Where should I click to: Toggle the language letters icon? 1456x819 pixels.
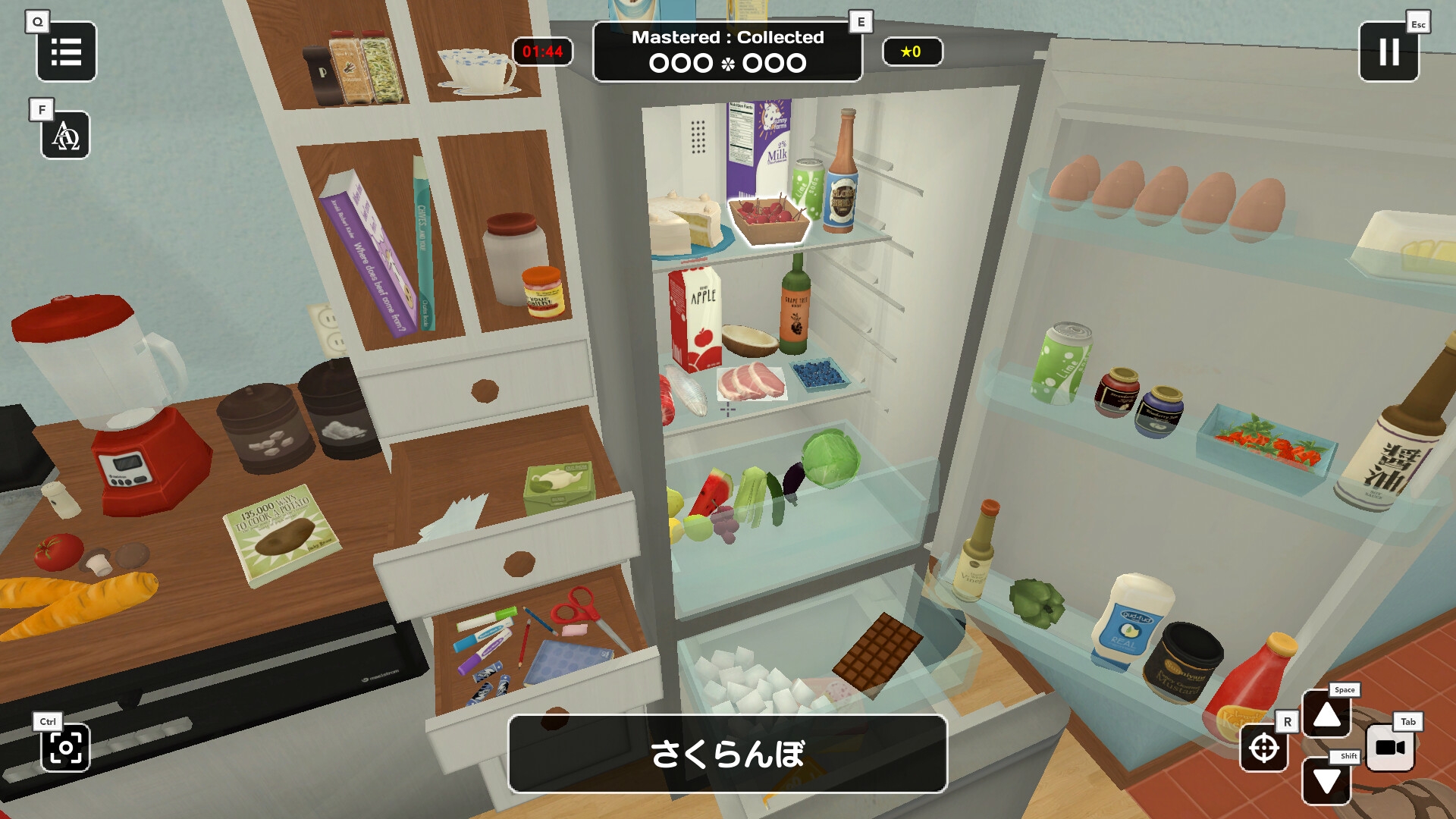click(65, 136)
